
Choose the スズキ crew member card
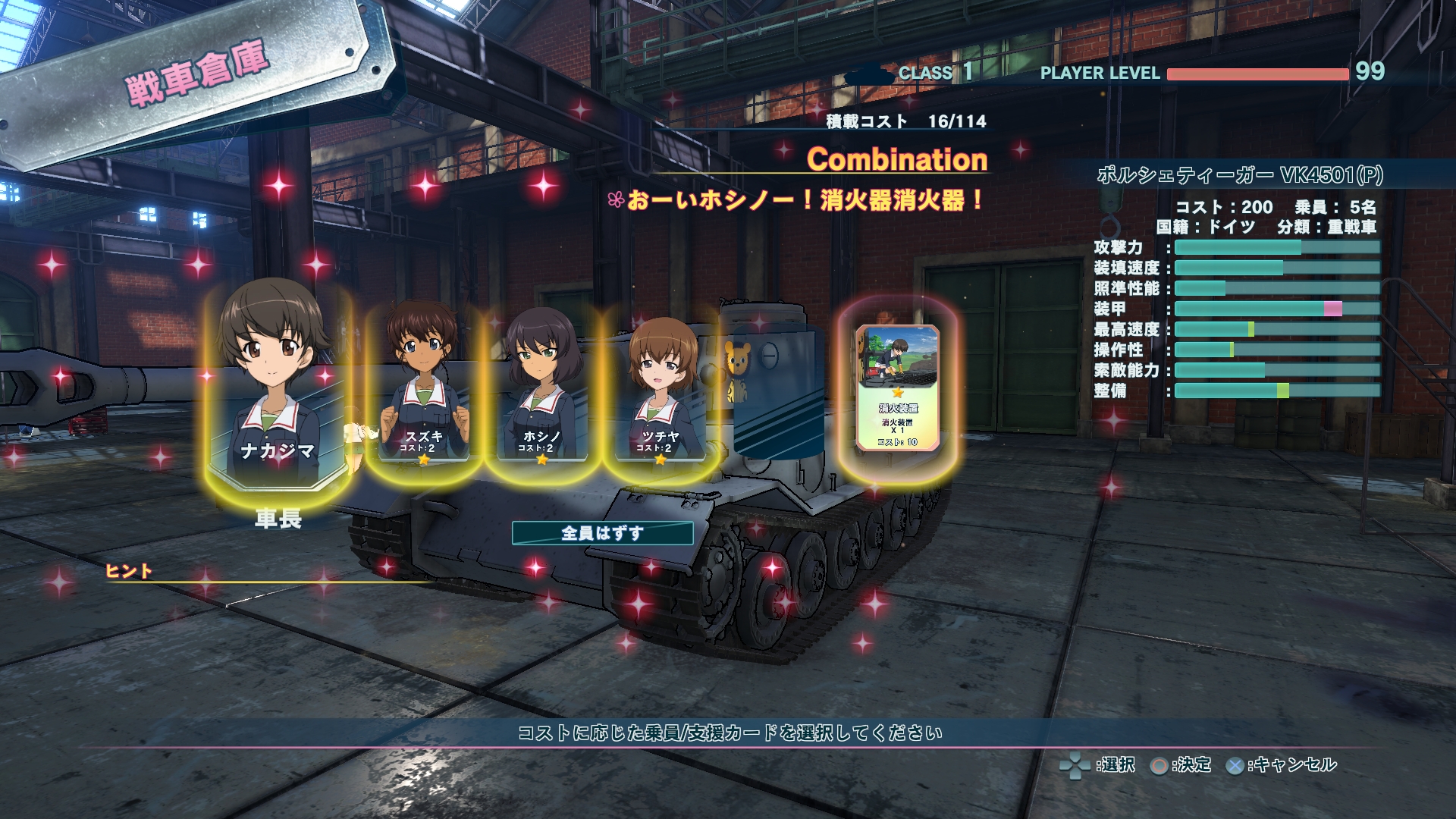coord(423,387)
